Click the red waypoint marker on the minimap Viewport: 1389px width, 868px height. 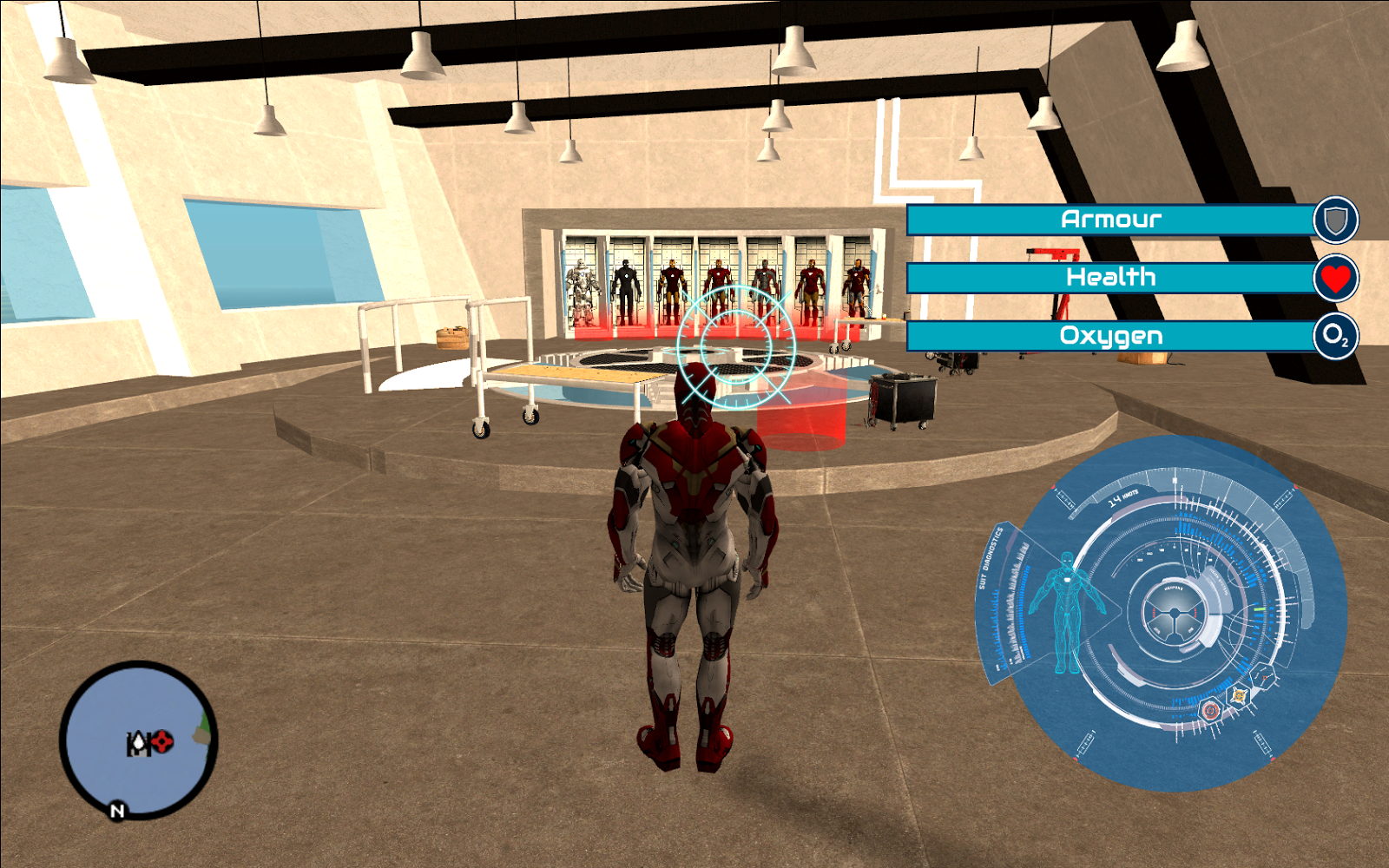tap(162, 741)
